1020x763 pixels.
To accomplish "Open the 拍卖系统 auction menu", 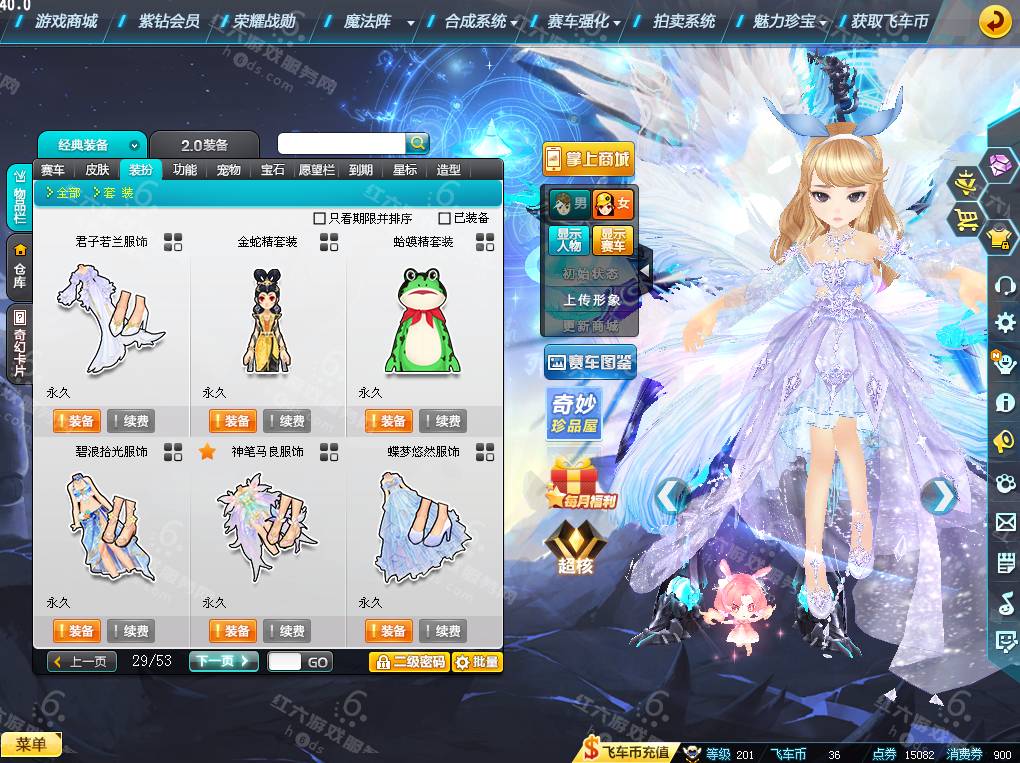I will pyautogui.click(x=684, y=20).
